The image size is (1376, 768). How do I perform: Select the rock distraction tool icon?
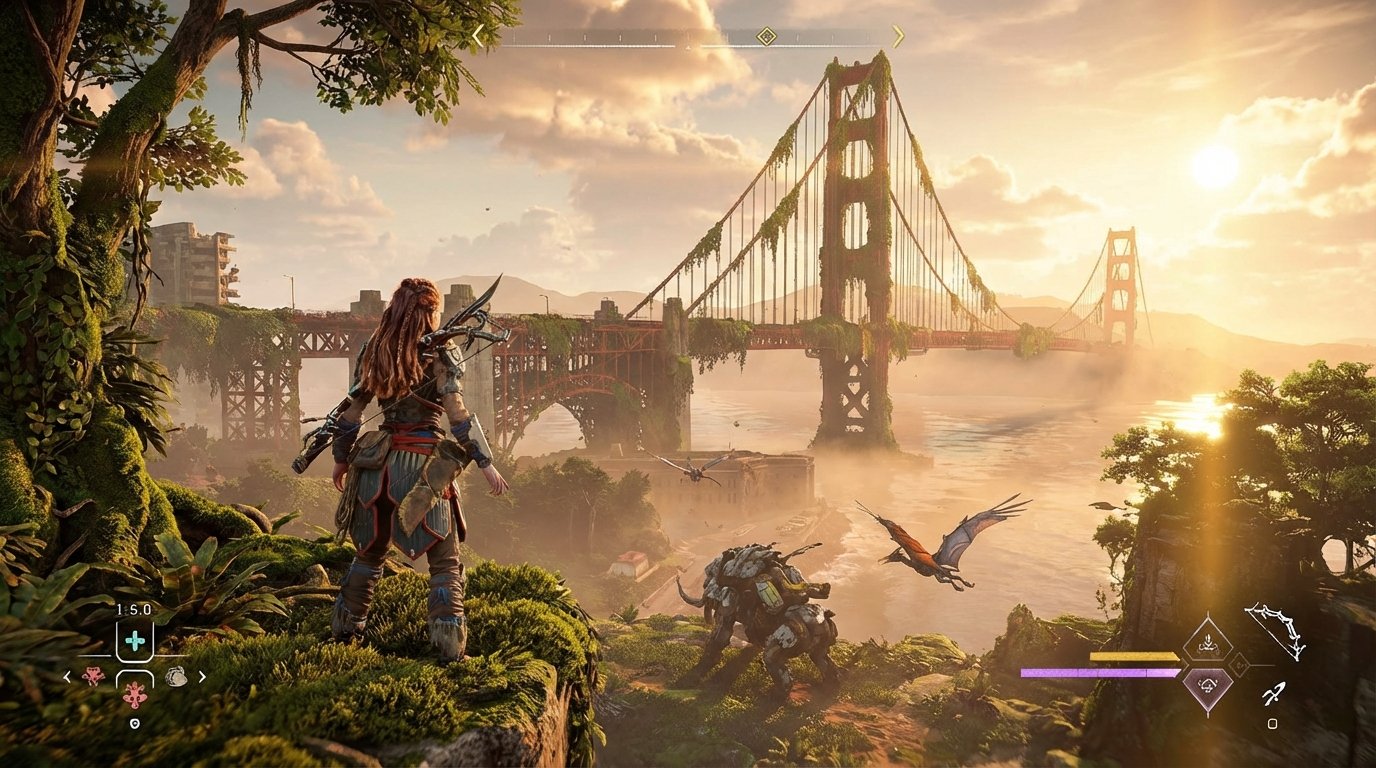[x=176, y=677]
